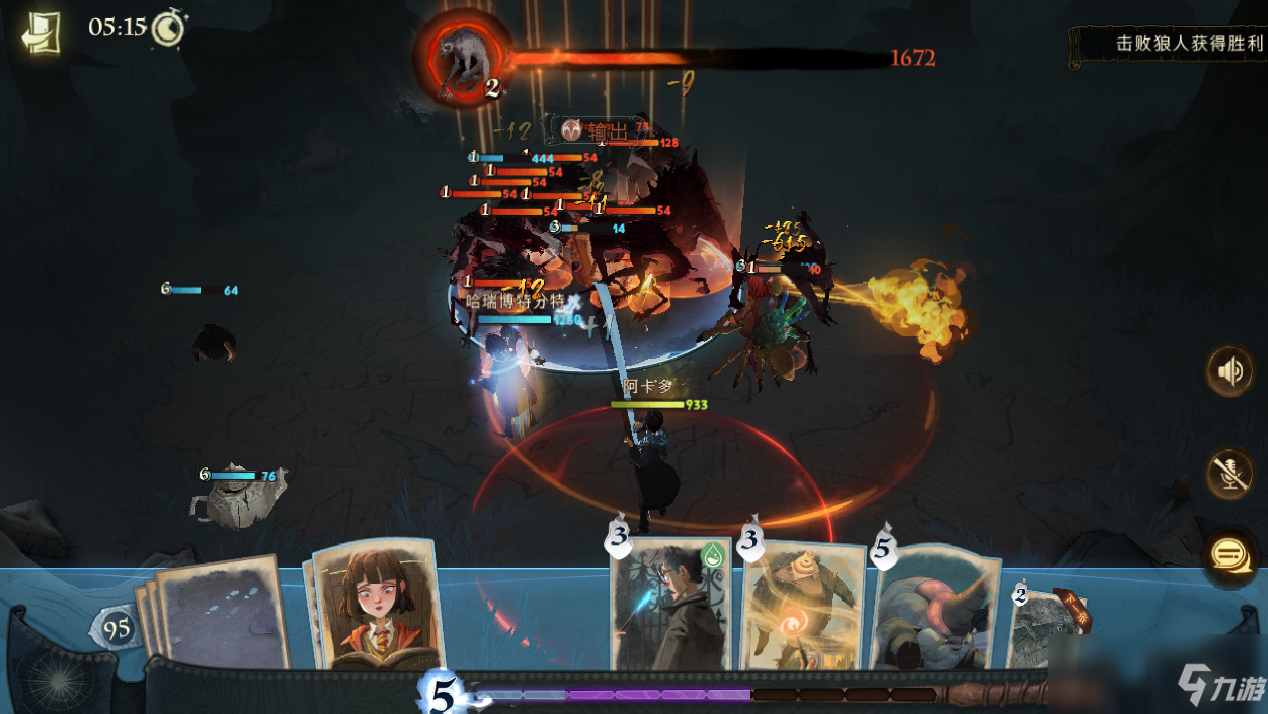Open the chat bubble button
This screenshot has width=1268, height=714.
pyautogui.click(x=1230, y=553)
